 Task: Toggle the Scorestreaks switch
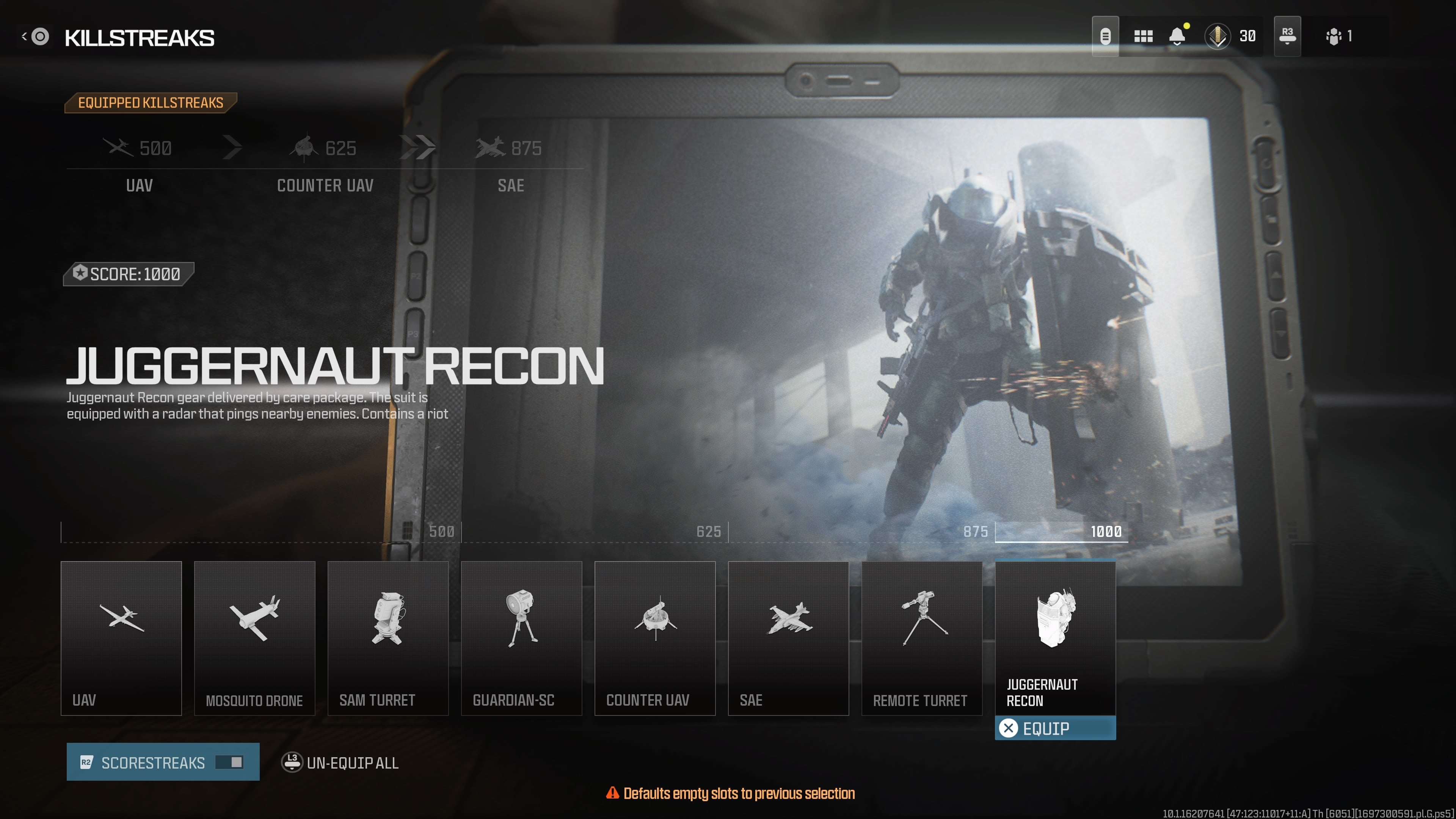click(229, 763)
